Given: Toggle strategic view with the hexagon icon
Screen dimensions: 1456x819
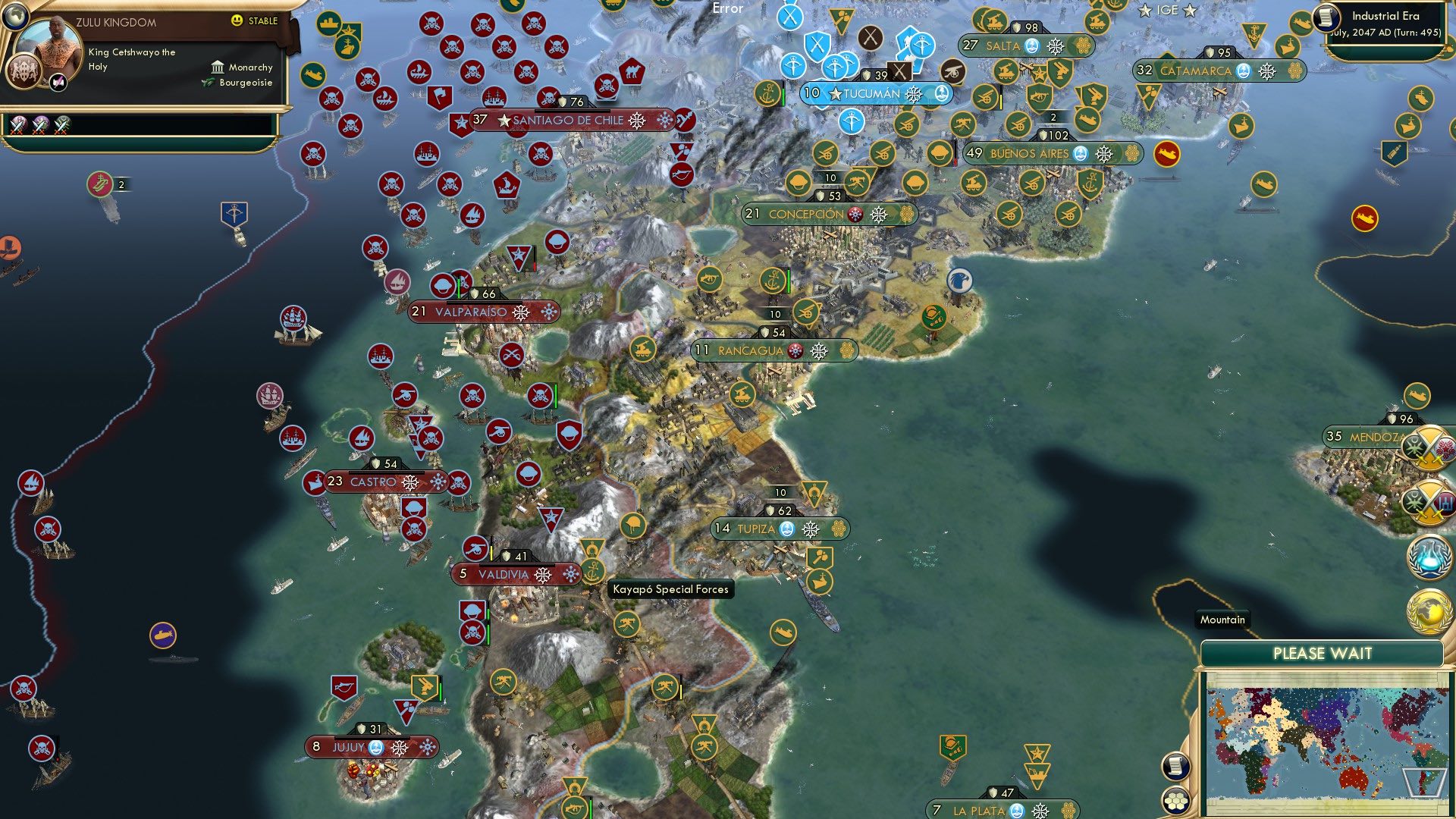Looking at the screenshot, I should pyautogui.click(x=1176, y=800).
